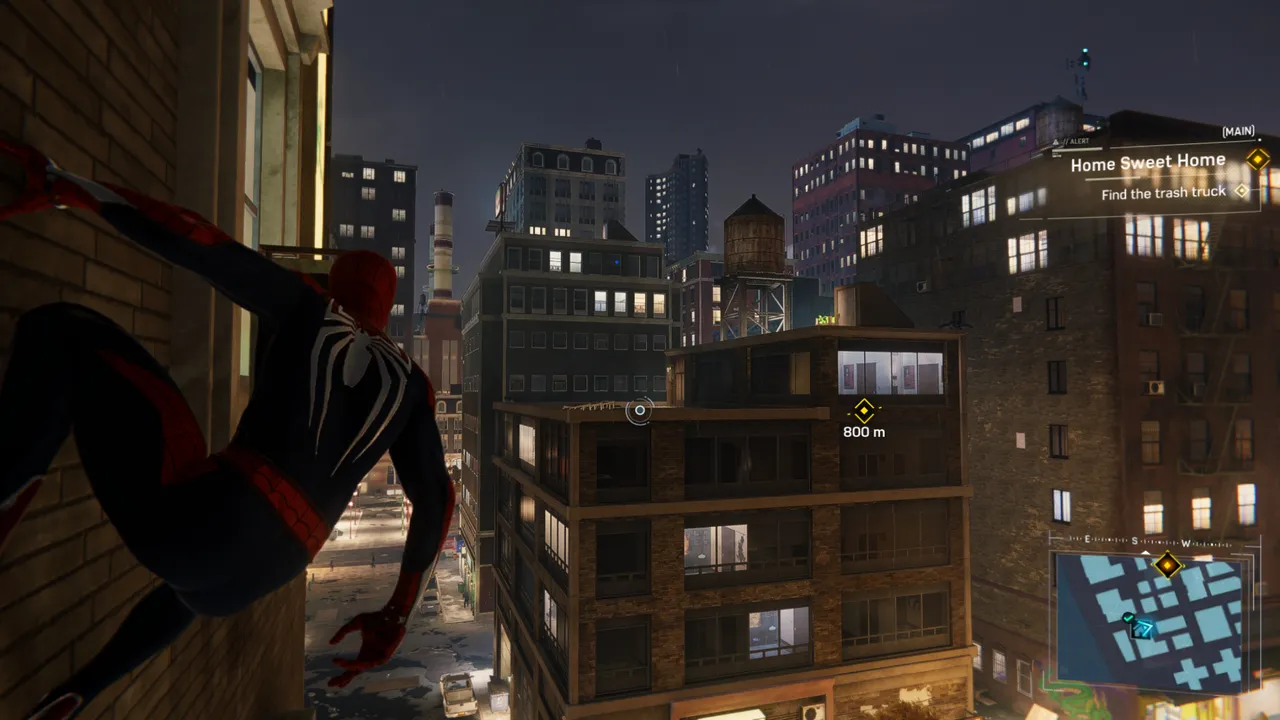Click the 800 m waypoint marker
This screenshot has height=720, width=1280.
(x=862, y=411)
